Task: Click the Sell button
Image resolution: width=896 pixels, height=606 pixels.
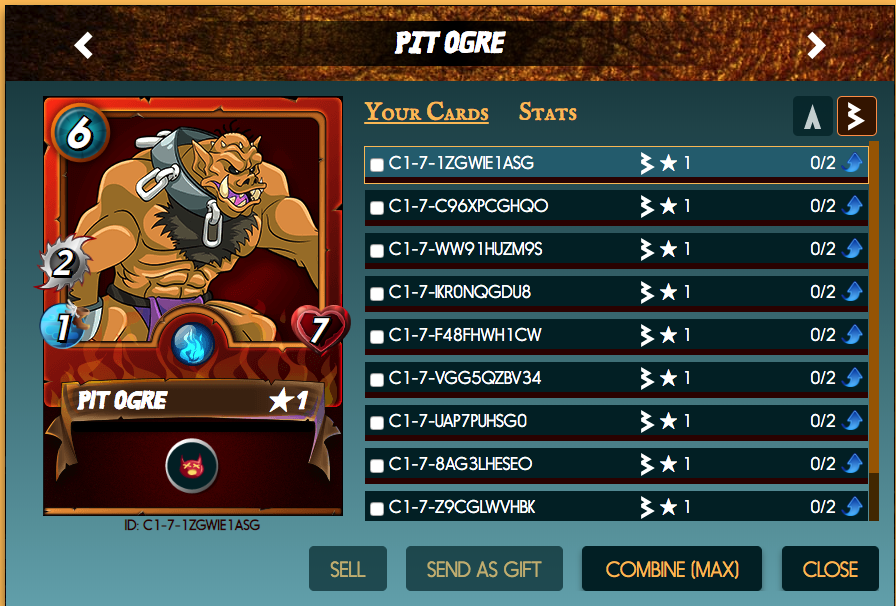Action: pos(347,569)
